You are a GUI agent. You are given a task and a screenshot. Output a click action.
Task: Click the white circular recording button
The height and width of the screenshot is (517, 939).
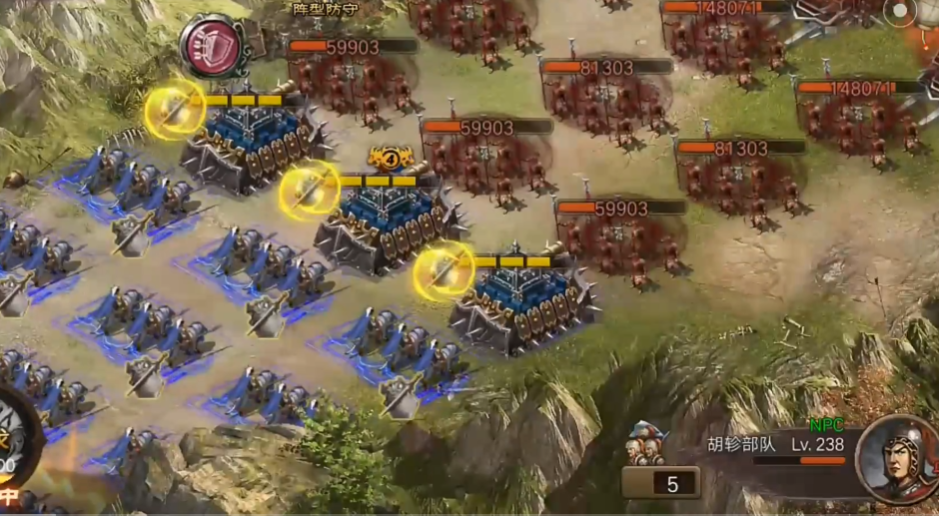(x=901, y=12)
